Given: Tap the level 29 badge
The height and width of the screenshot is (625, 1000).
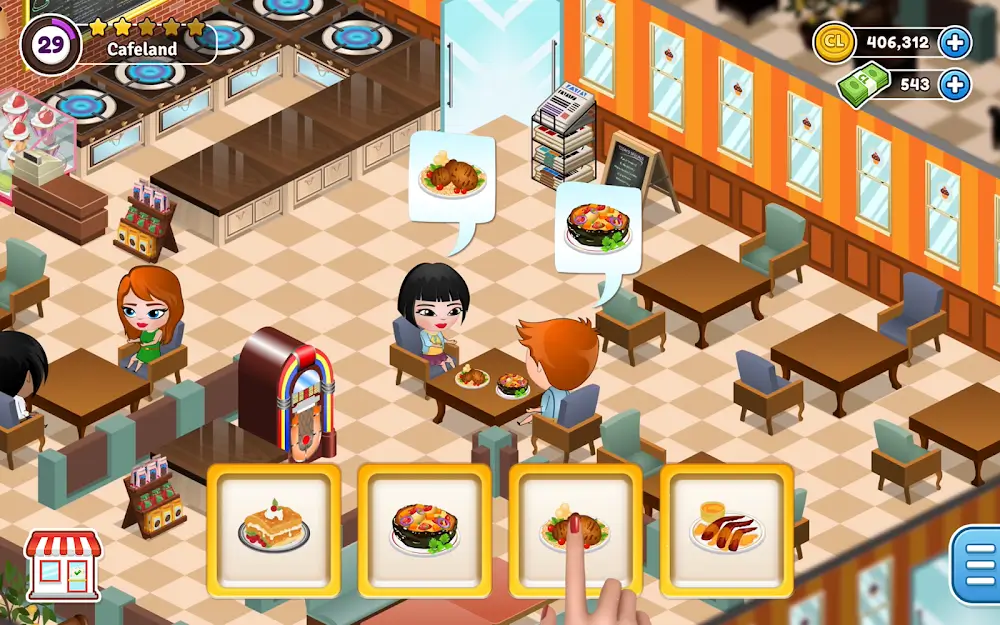Looking at the screenshot, I should (x=49, y=45).
